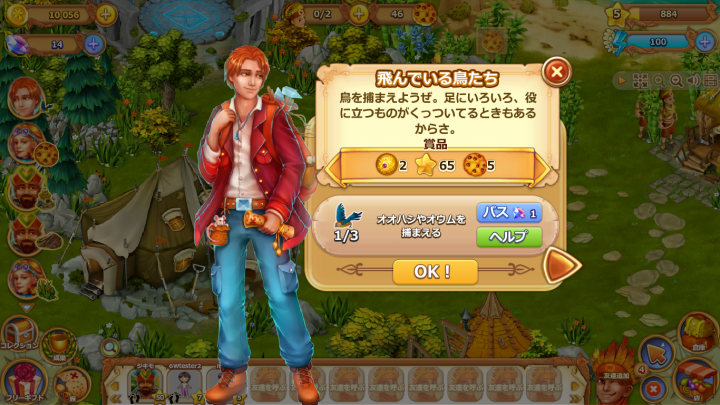This screenshot has height=405, width=720.
Task: Select friend 6Wtester2 in the friends bar
Action: coord(183,384)
